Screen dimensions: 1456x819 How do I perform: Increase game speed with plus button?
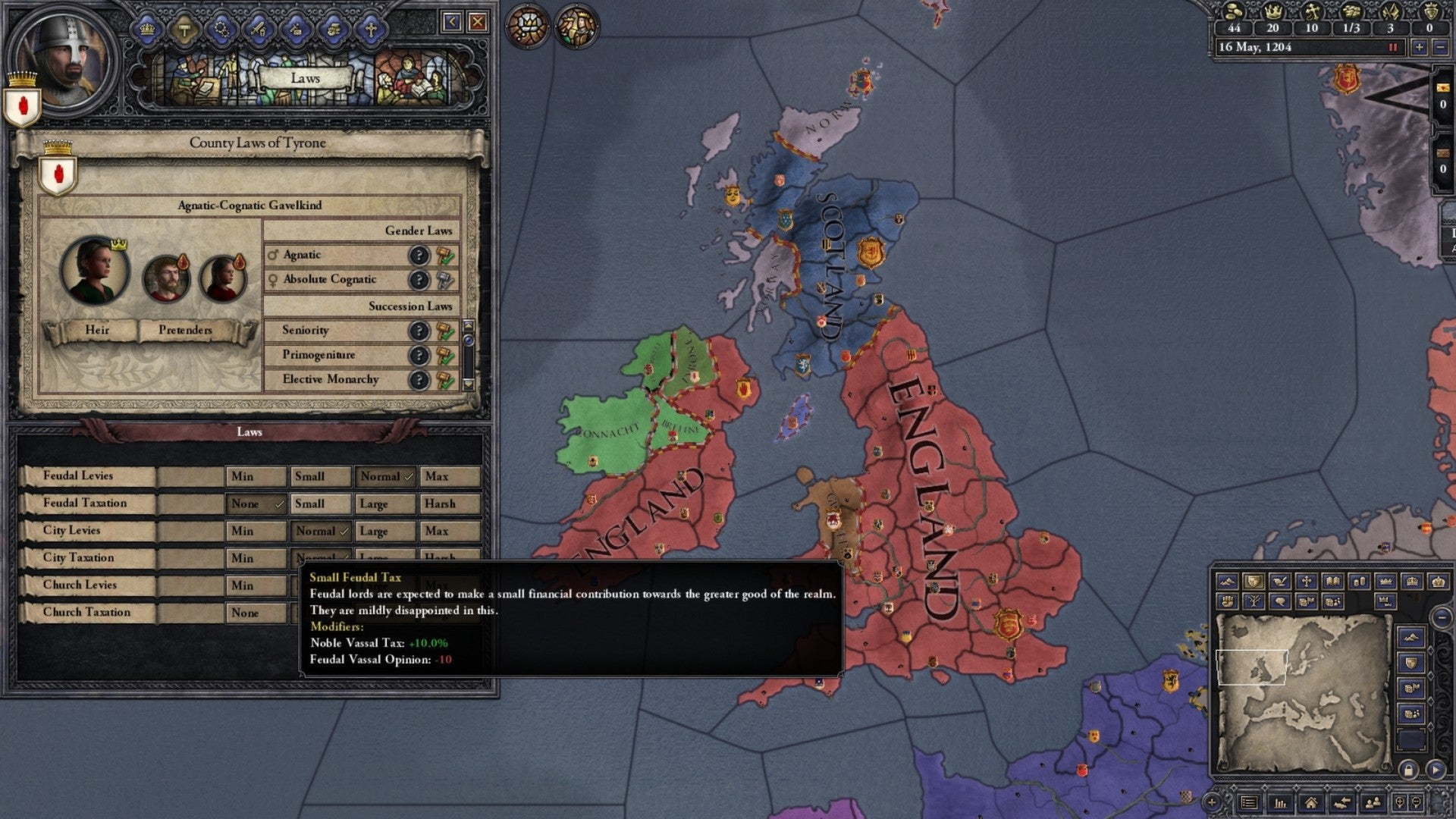click(x=1419, y=47)
